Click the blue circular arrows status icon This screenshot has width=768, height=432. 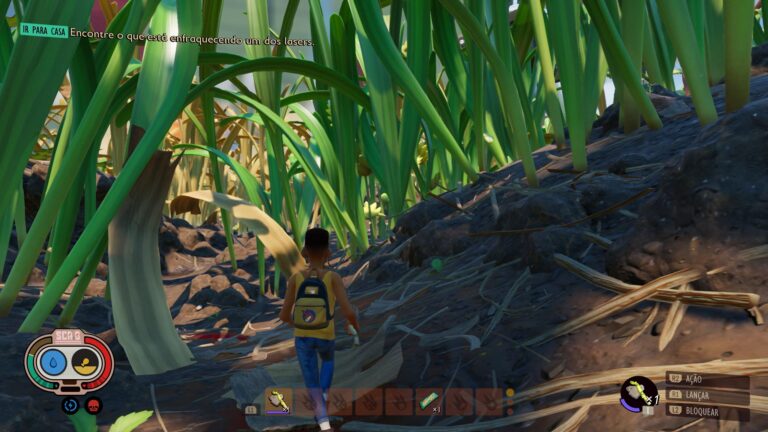70,405
